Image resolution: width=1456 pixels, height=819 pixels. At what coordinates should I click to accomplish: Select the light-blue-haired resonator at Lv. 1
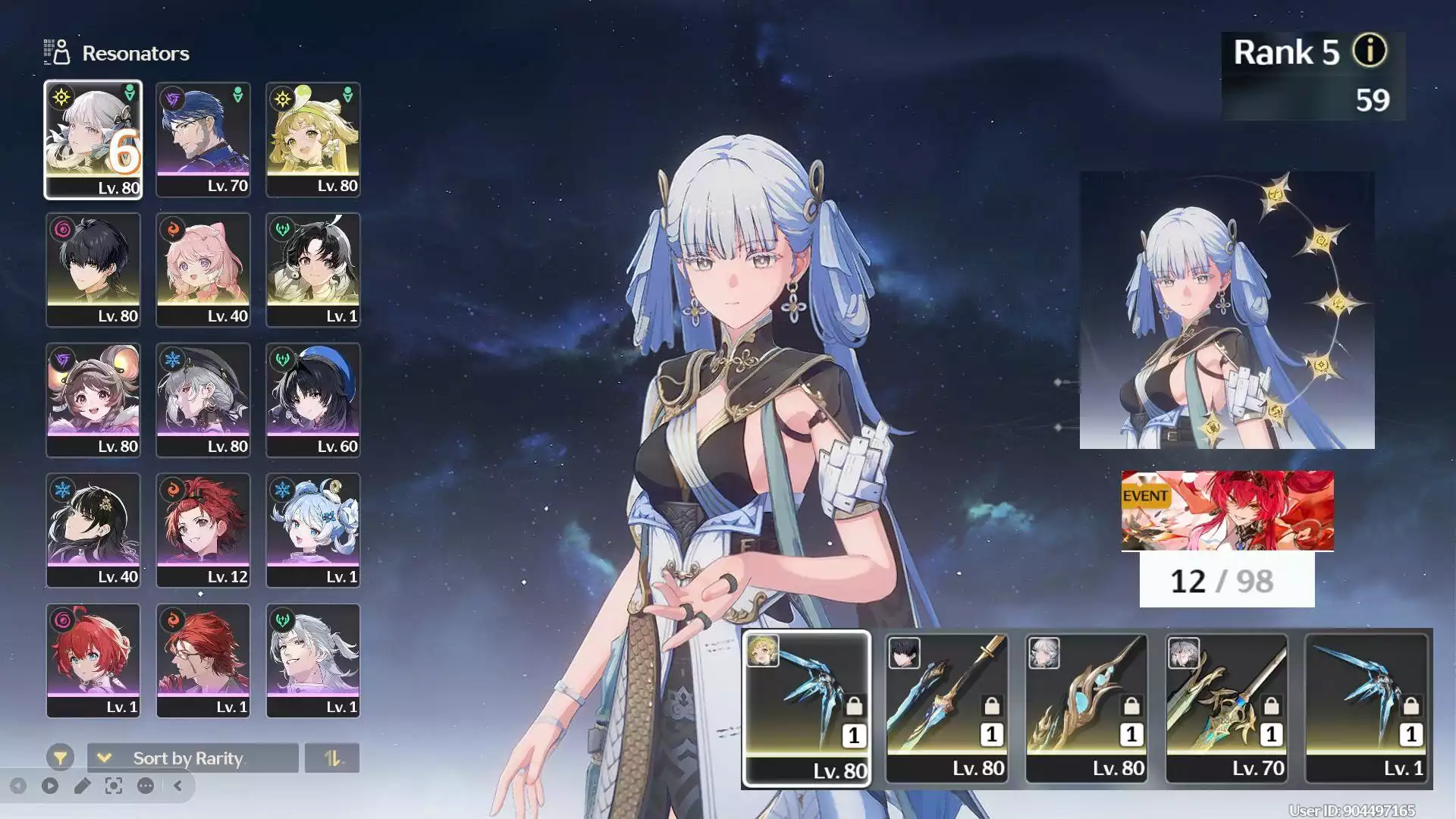pos(312,531)
